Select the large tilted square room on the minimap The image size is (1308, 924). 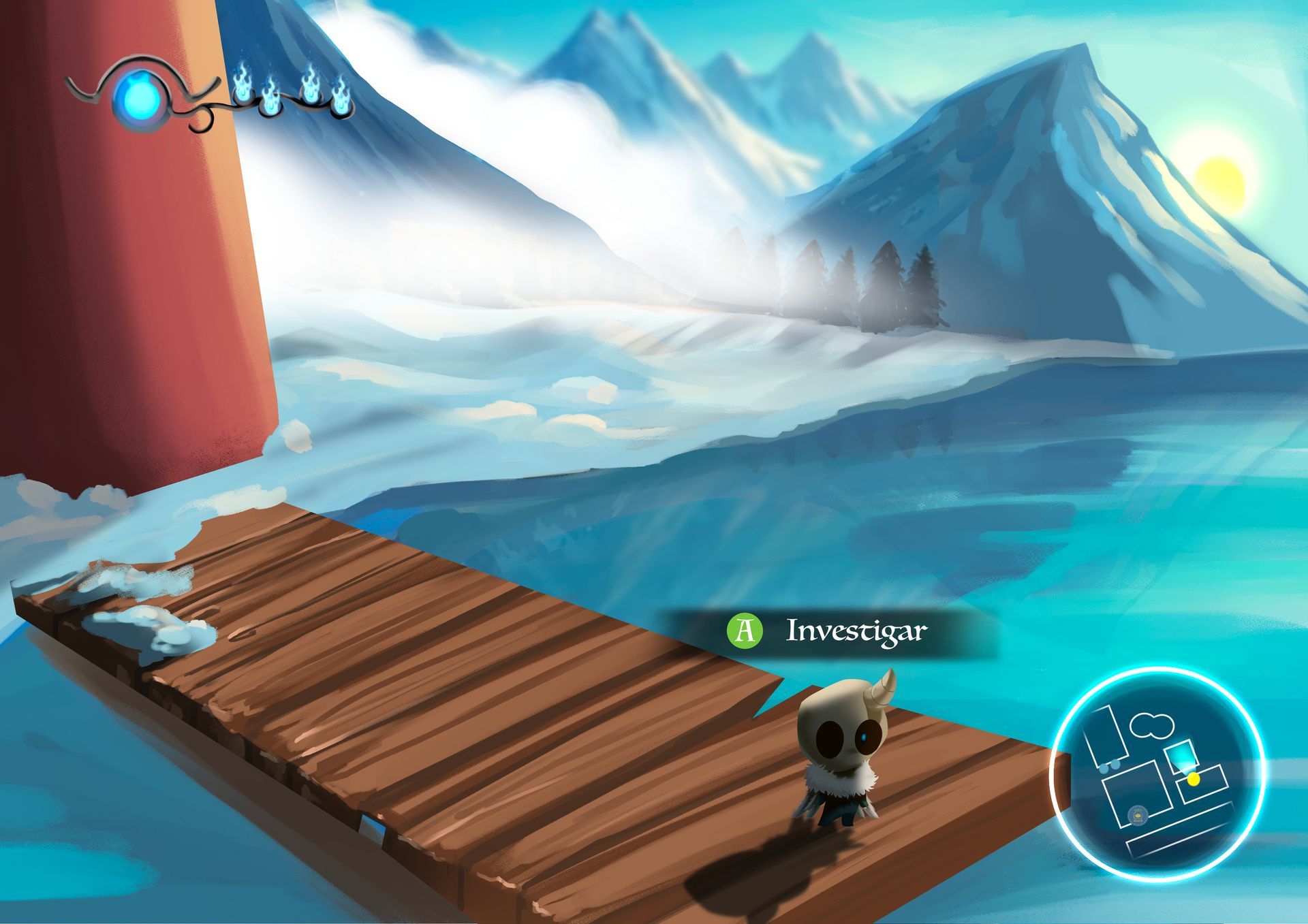[x=1138, y=794]
